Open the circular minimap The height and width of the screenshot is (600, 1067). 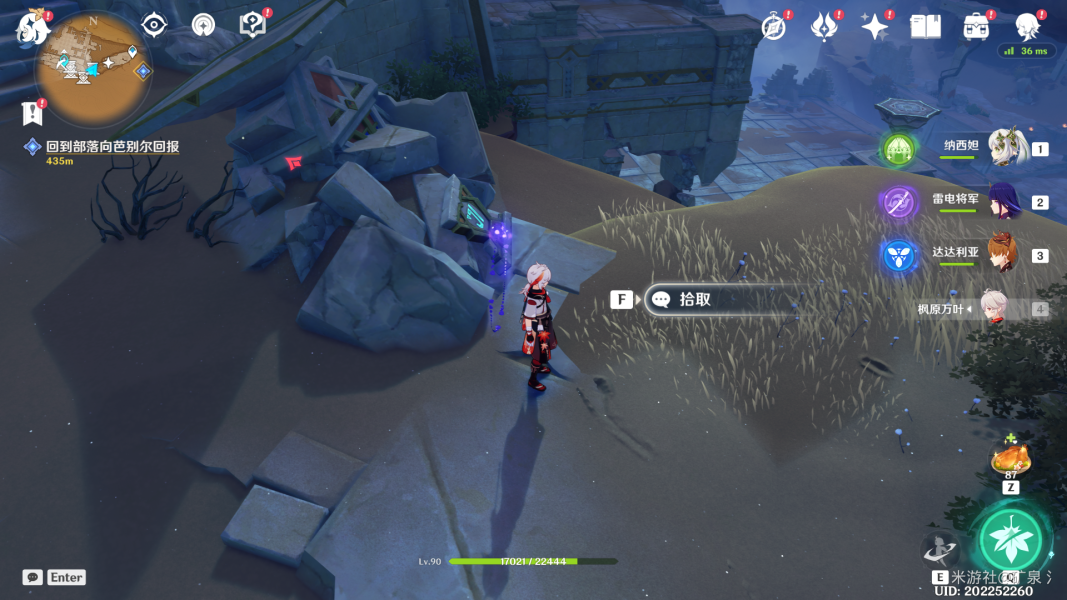pyautogui.click(x=93, y=65)
